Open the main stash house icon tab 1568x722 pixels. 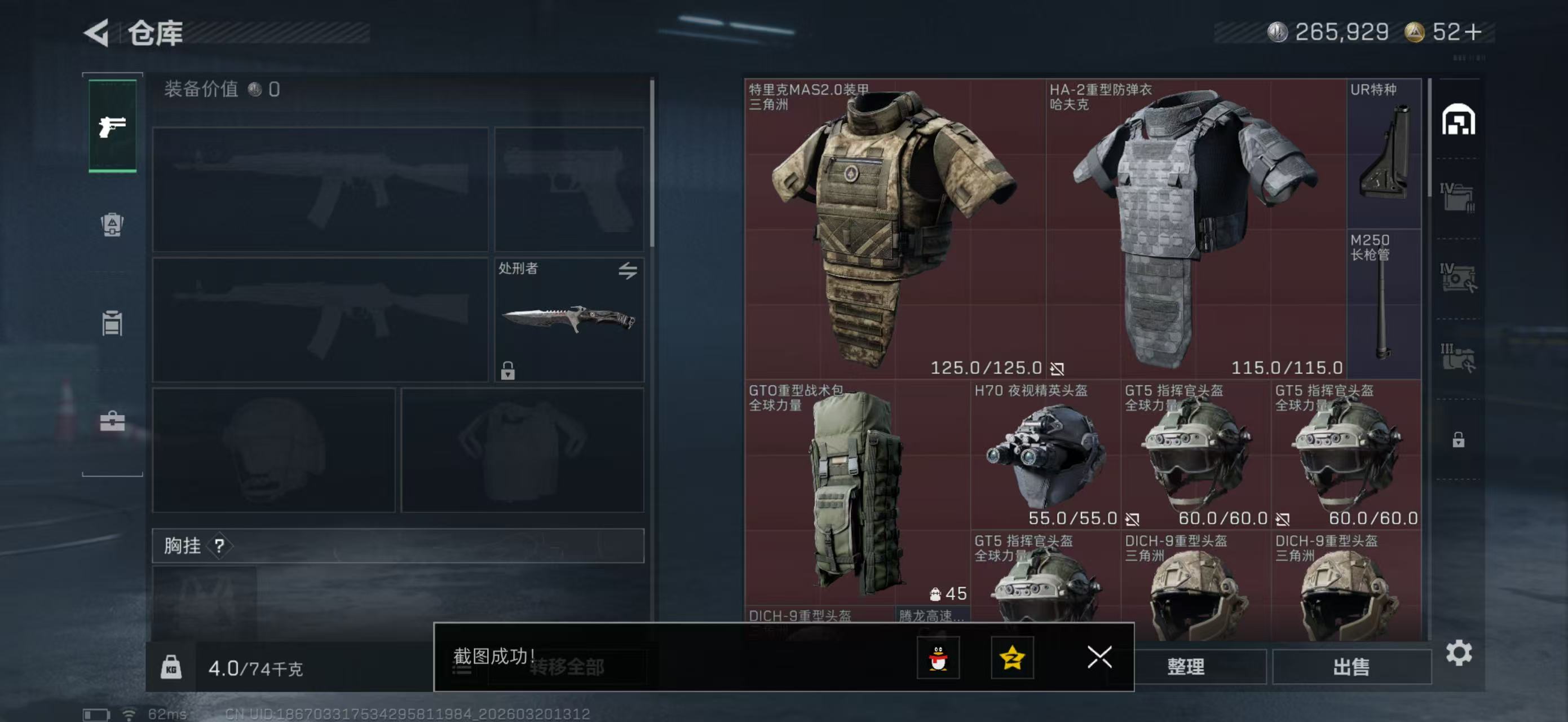tap(1458, 120)
